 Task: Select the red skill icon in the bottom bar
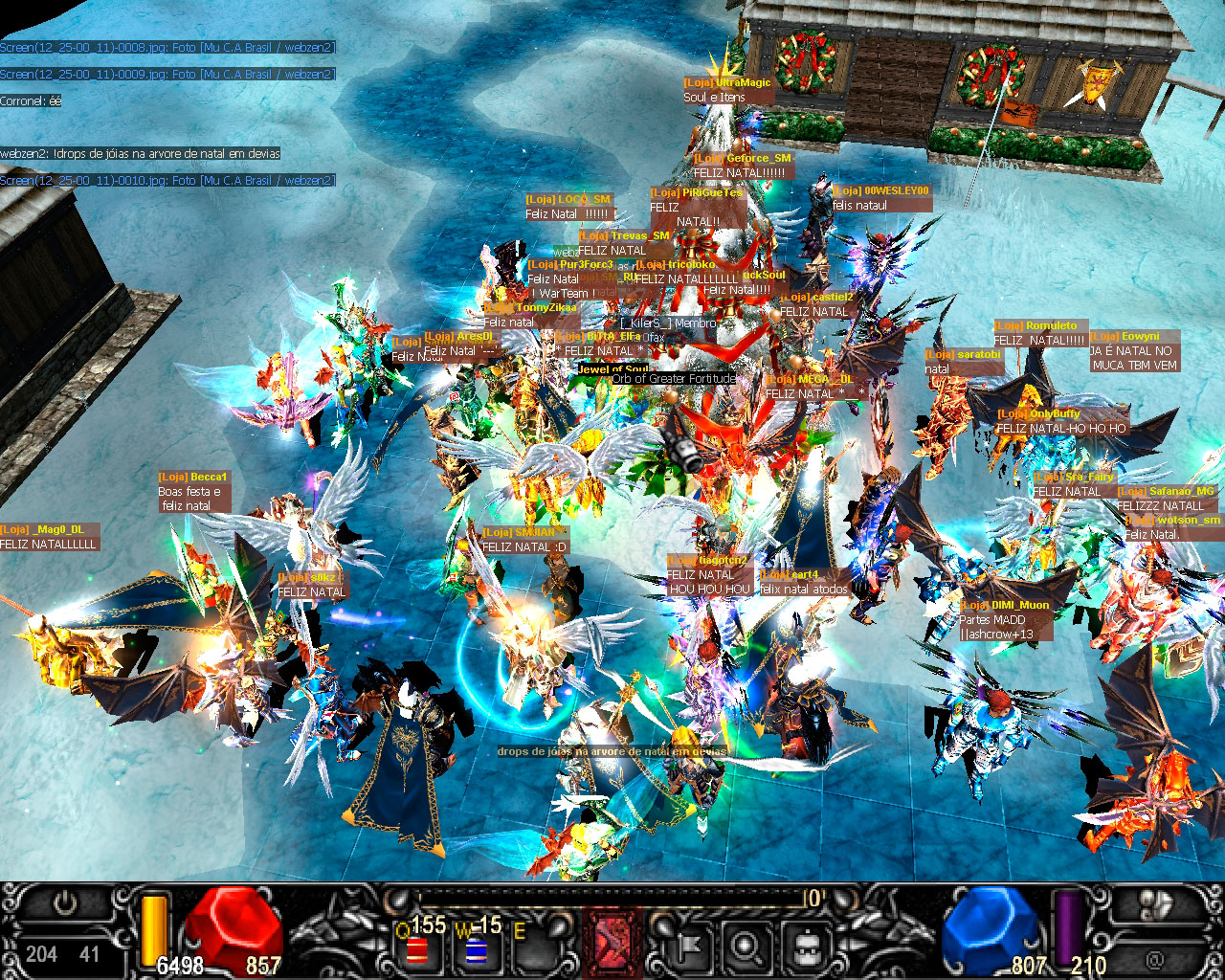coord(613,943)
